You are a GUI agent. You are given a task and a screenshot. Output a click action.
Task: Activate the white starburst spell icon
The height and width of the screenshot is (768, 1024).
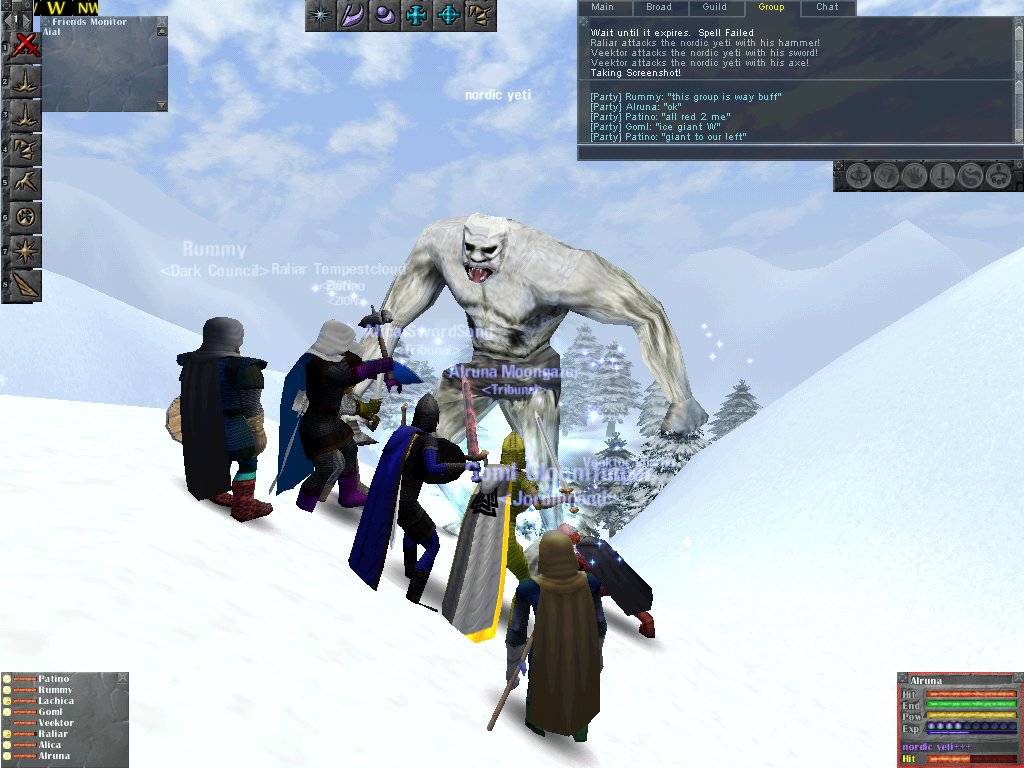pyautogui.click(x=321, y=16)
